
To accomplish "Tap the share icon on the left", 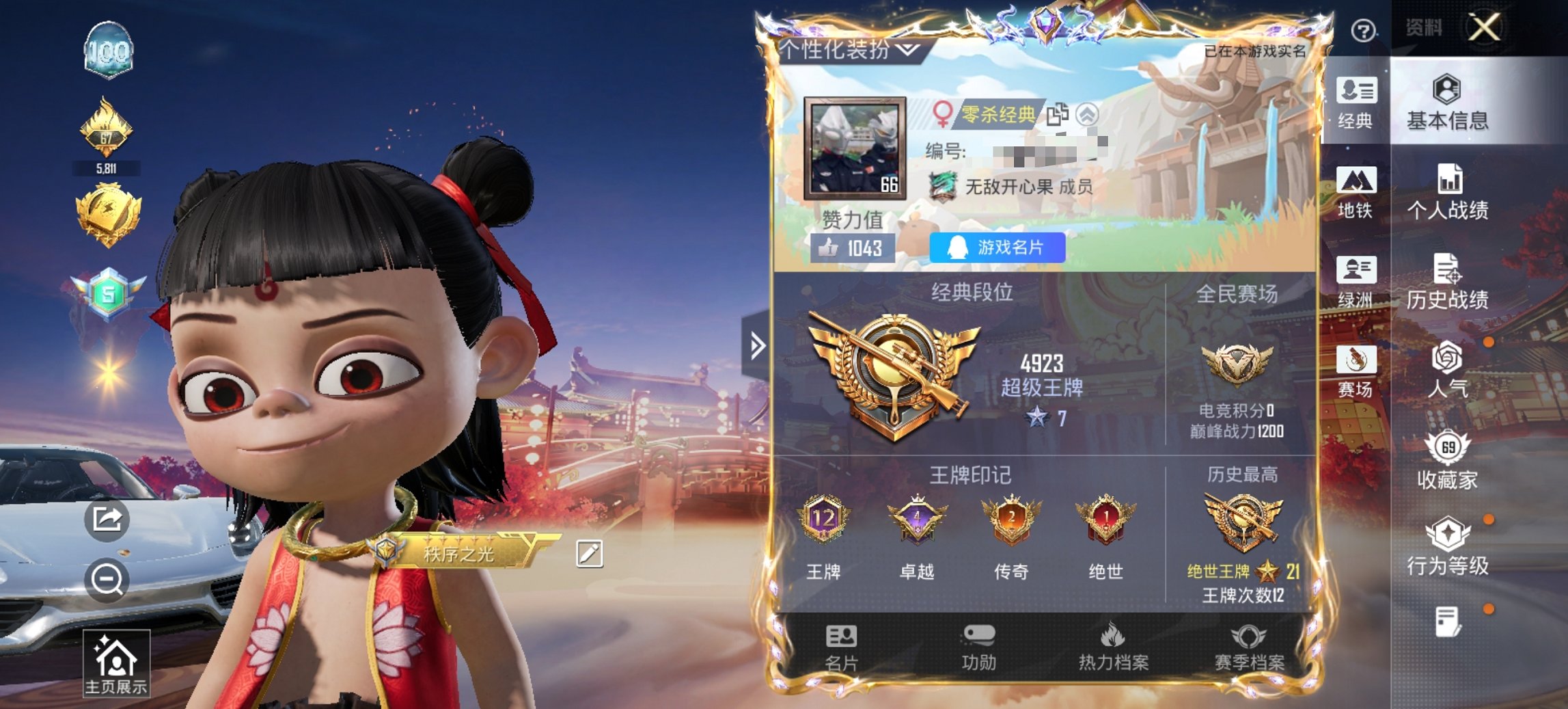I will pyautogui.click(x=107, y=519).
